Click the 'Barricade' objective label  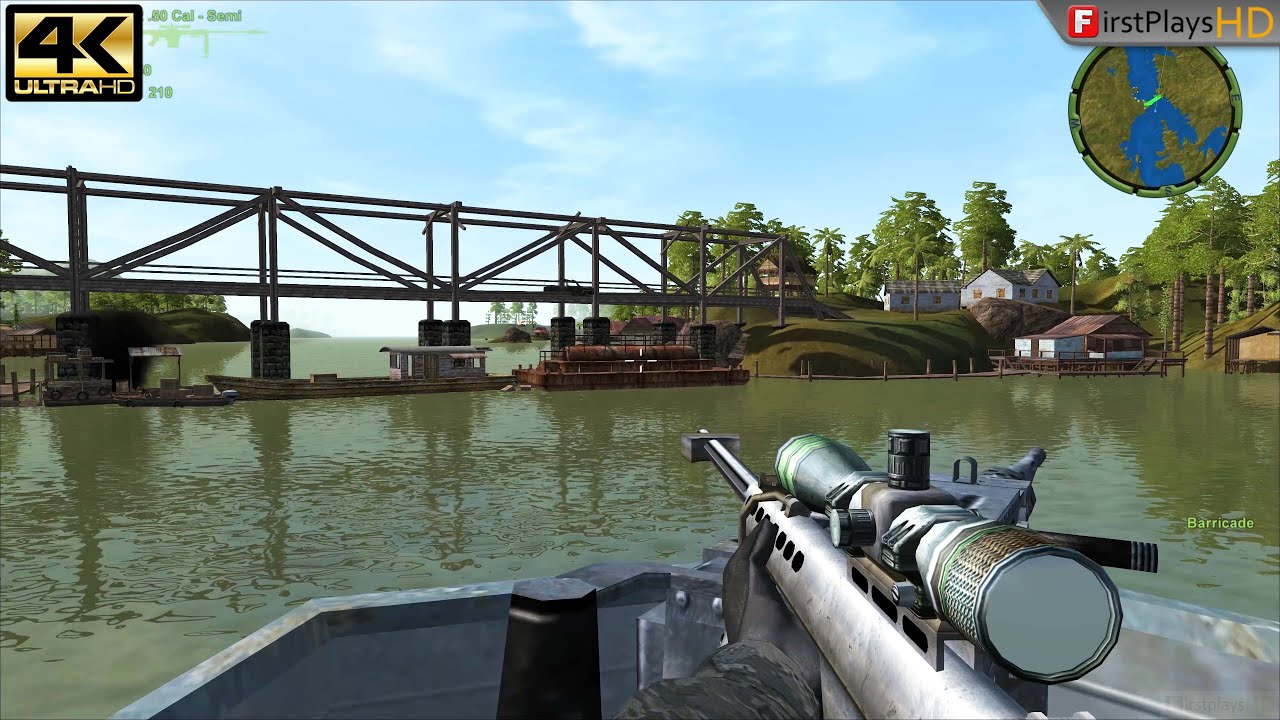1221,522
